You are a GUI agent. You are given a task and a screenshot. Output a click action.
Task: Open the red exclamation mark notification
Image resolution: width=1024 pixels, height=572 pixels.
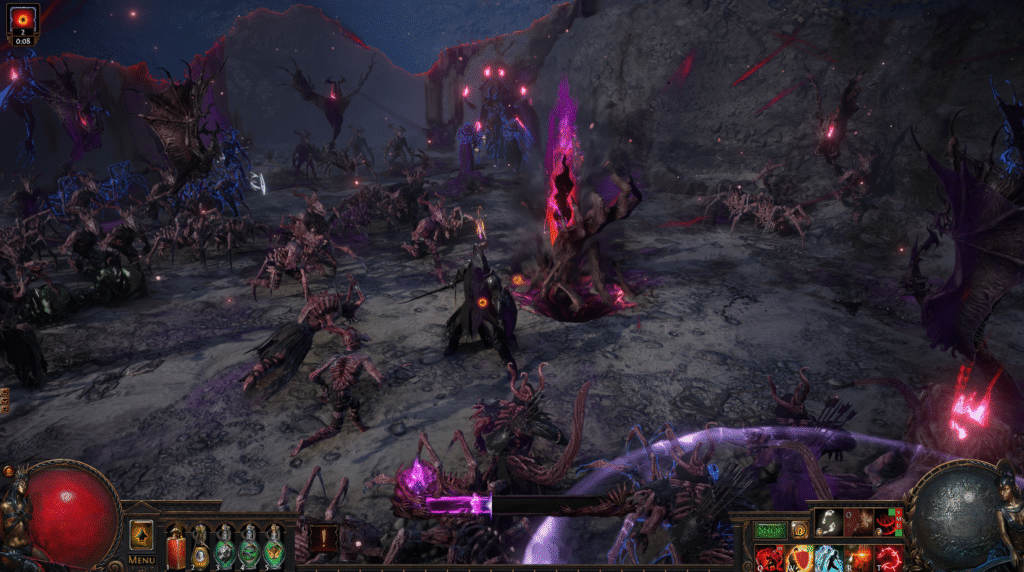click(x=322, y=540)
